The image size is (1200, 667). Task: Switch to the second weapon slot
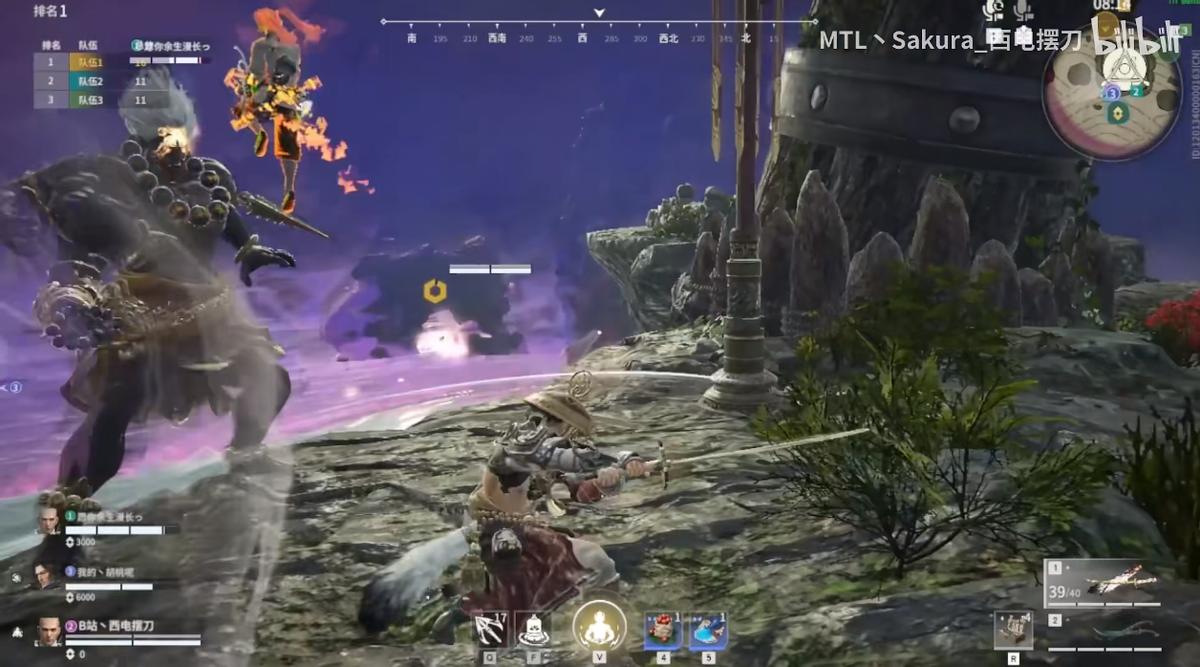point(1101,631)
